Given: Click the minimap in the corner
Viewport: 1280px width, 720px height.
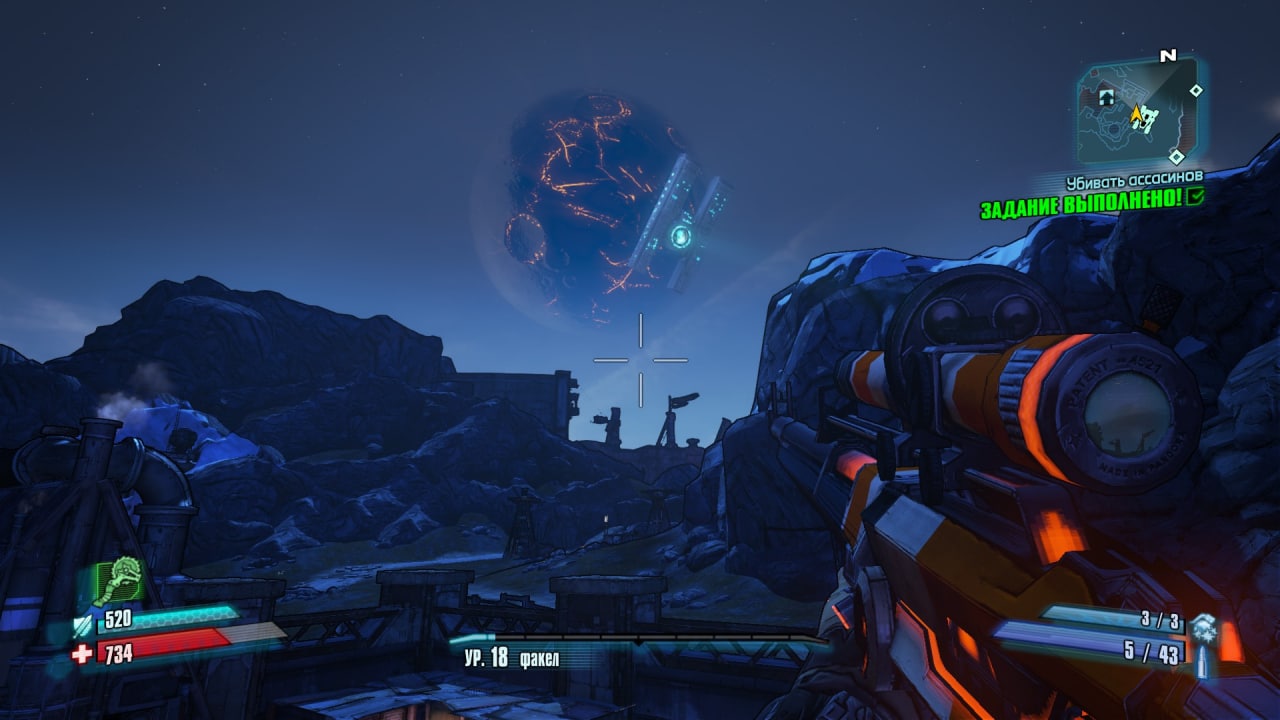Looking at the screenshot, I should click(1137, 111).
